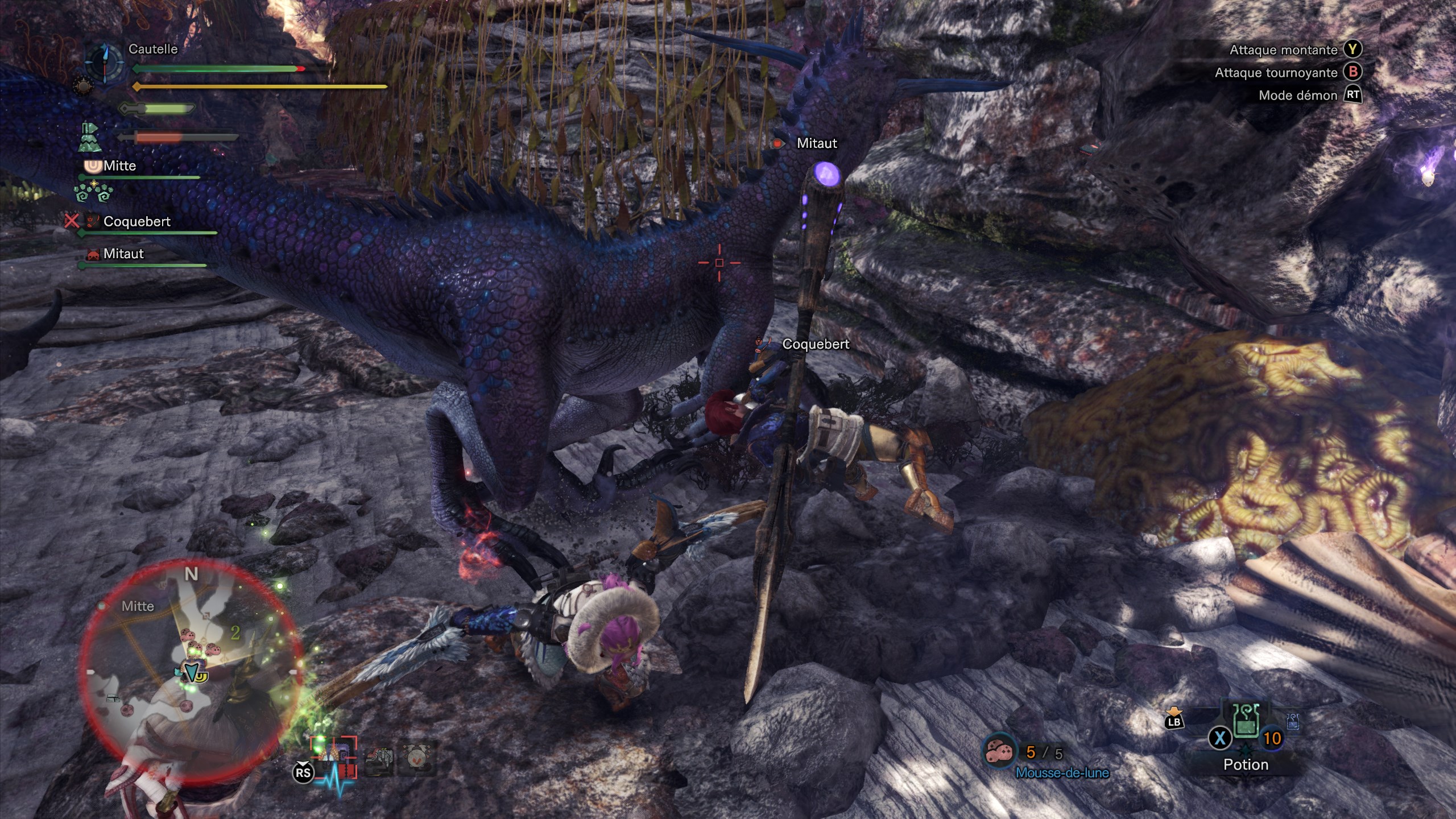Click the green Palico status icon
This screenshot has width=1456, height=819.
90,138
